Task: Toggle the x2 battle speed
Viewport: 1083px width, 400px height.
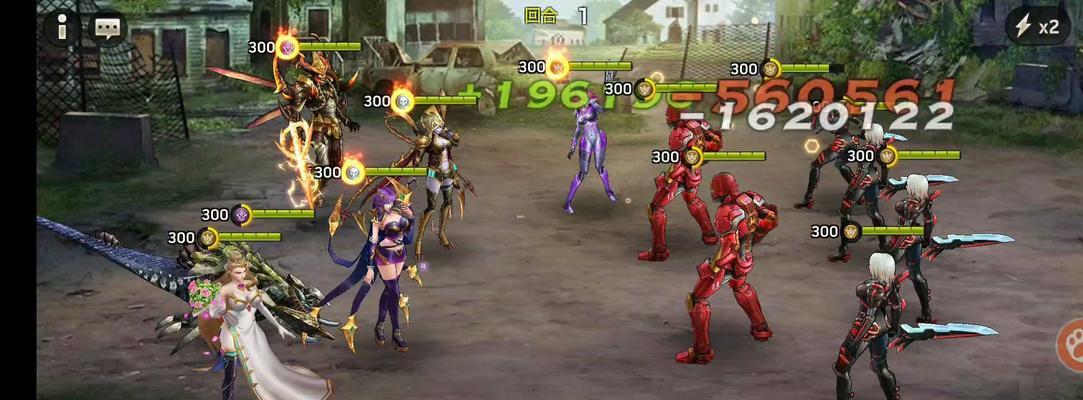Action: (1036, 27)
